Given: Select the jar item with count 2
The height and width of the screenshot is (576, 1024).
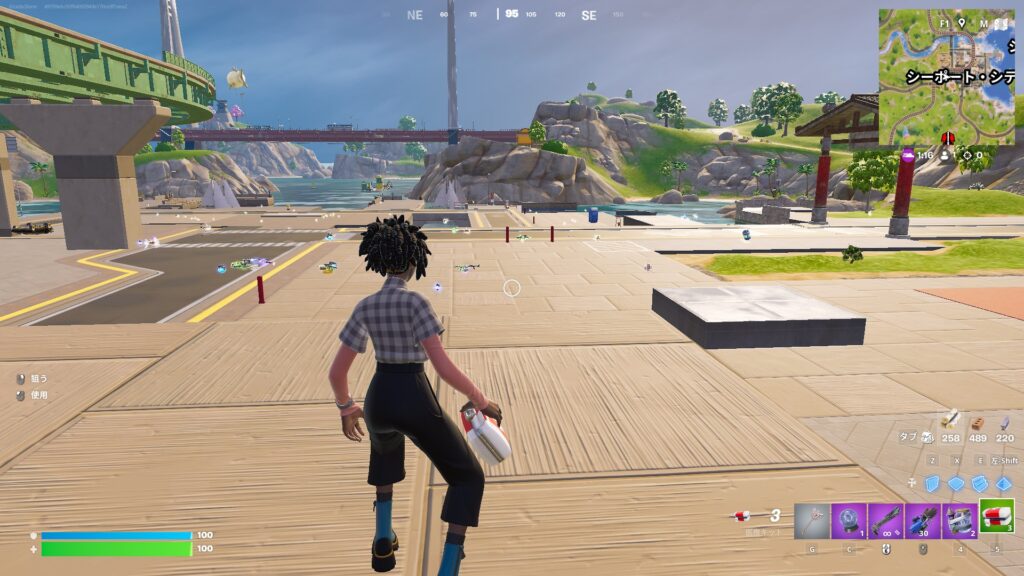Looking at the screenshot, I should click(x=960, y=520).
